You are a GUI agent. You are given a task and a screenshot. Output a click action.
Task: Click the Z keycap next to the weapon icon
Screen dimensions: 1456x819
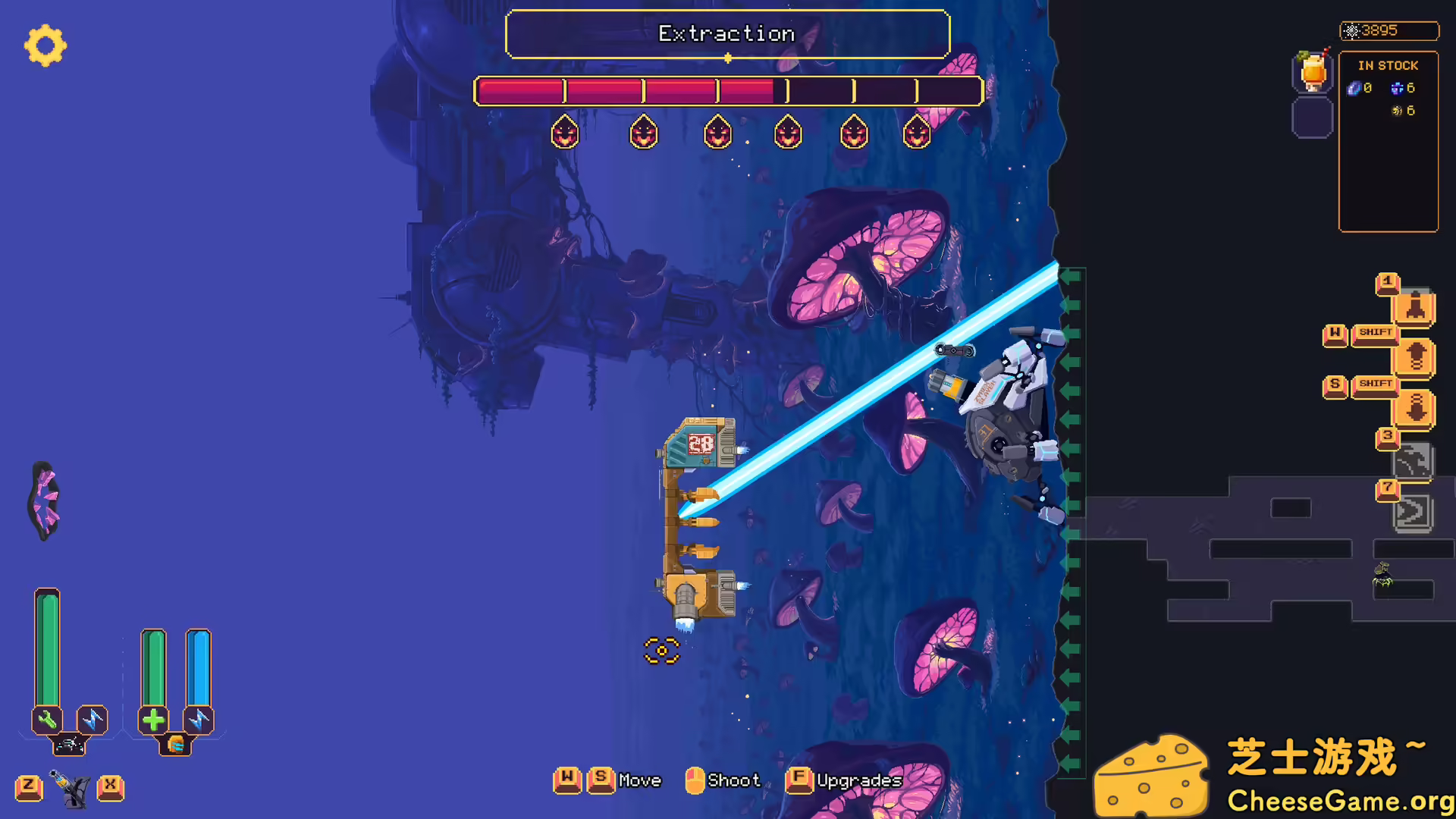(29, 787)
